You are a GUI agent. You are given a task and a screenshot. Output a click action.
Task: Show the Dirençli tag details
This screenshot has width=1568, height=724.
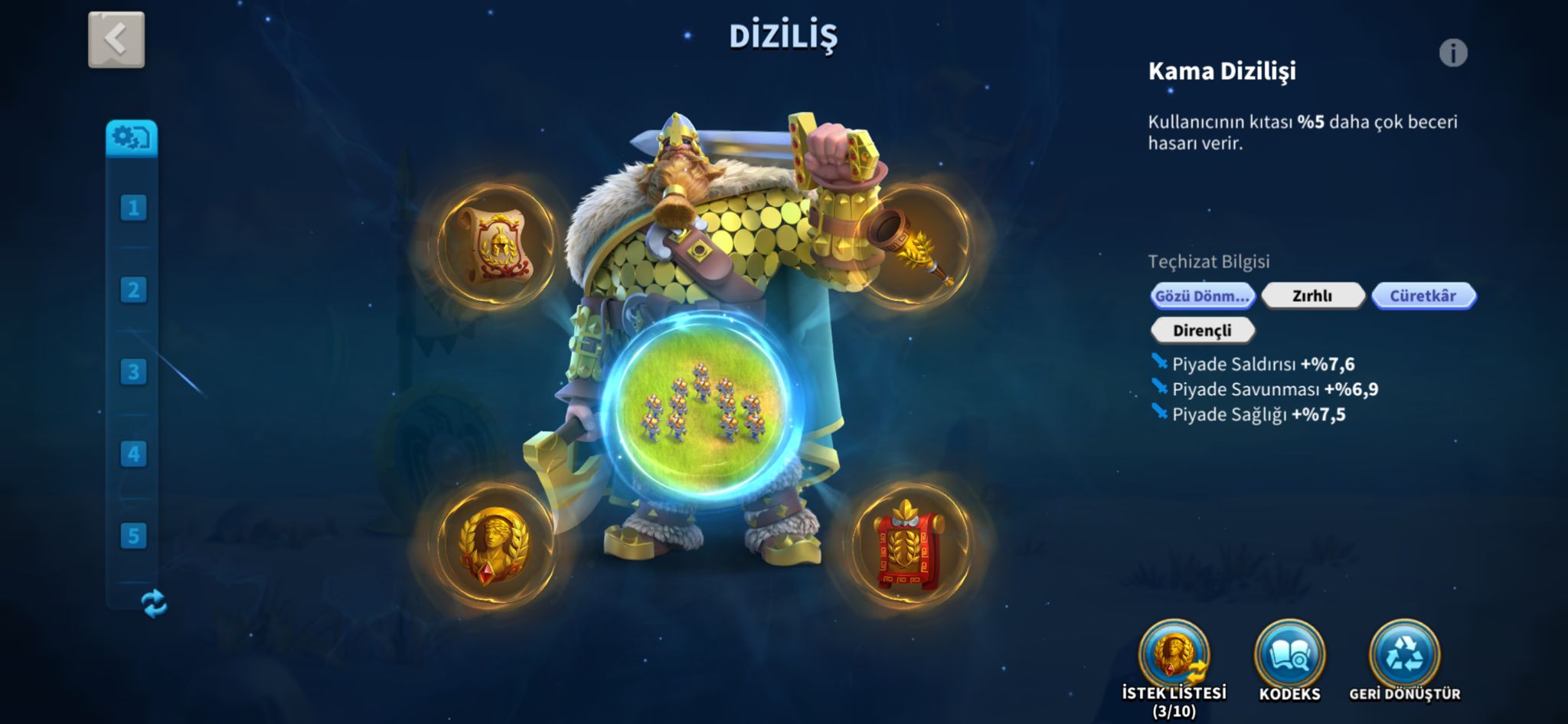(1202, 330)
